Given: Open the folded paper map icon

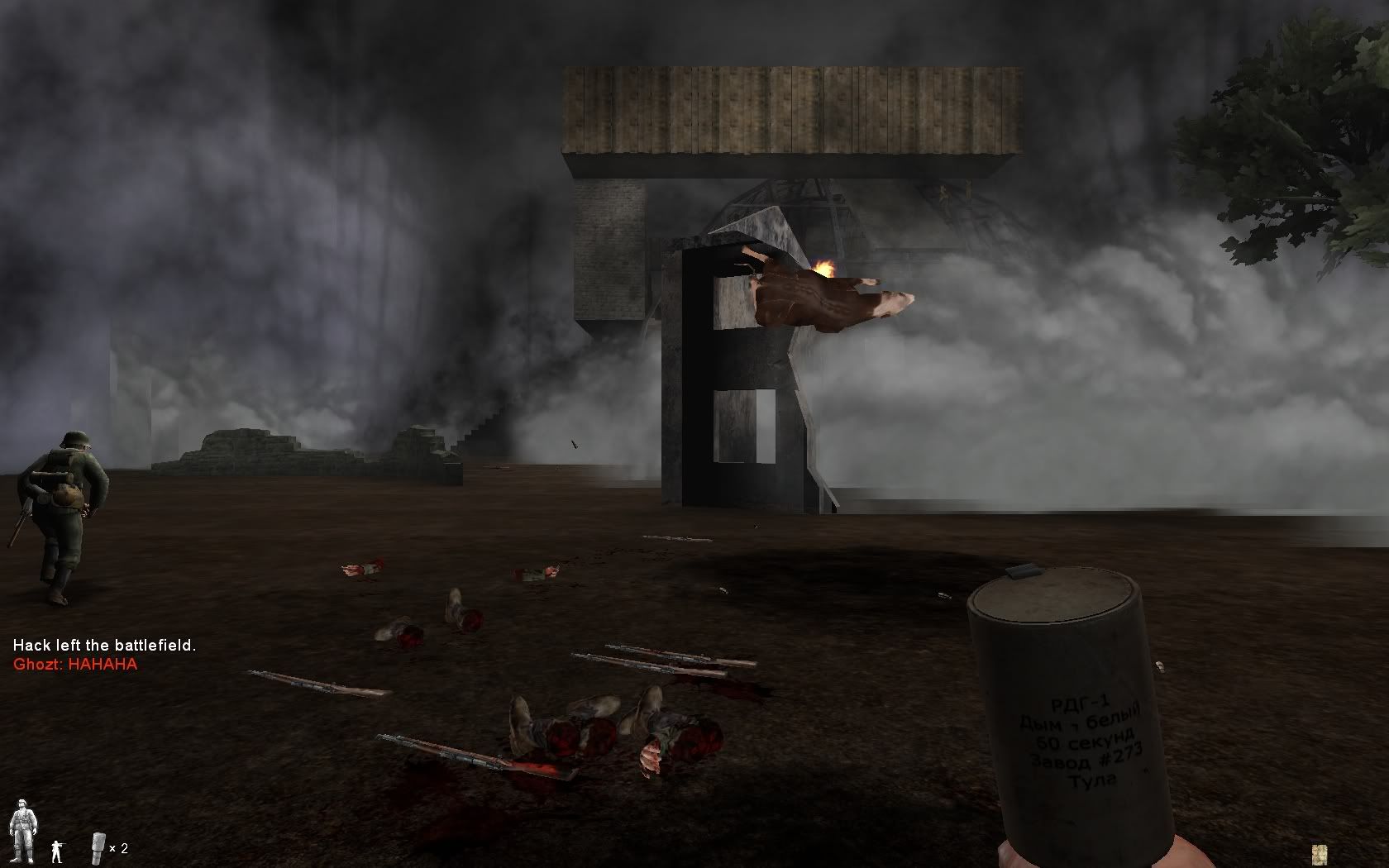Looking at the screenshot, I should (1319, 854).
